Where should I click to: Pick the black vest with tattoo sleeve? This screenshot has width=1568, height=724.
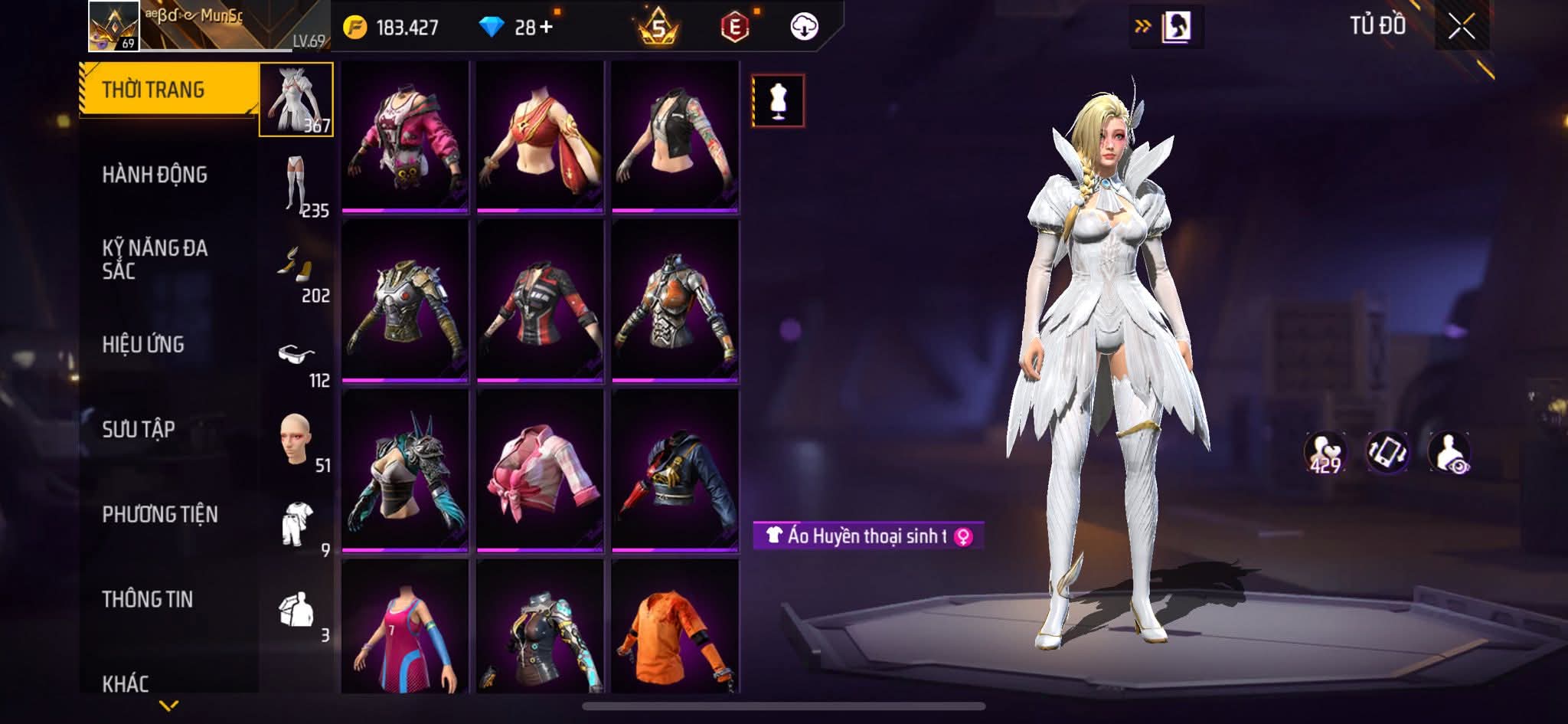[x=675, y=136]
